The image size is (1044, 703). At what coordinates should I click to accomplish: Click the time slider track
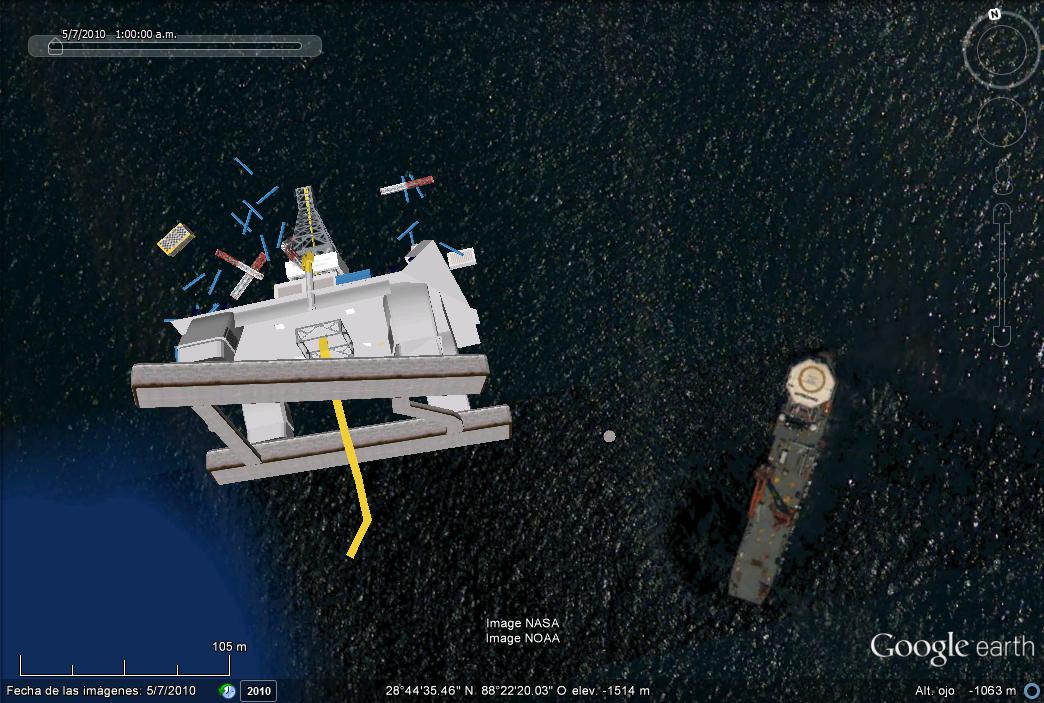coord(180,46)
